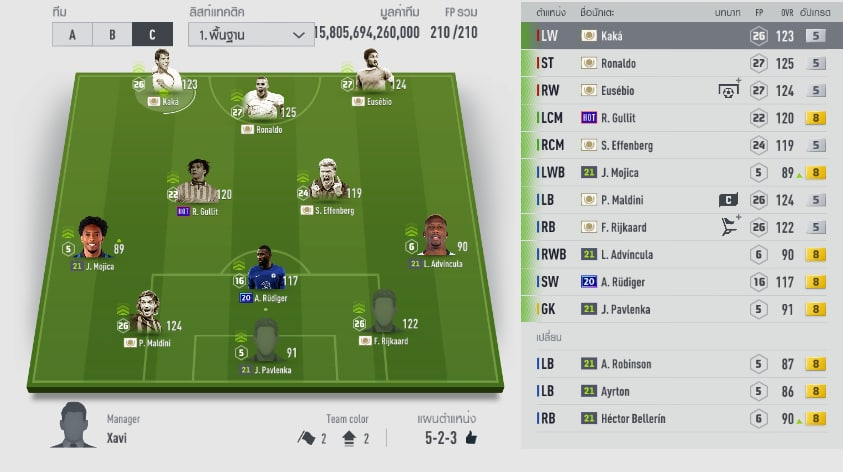Select the Eusébio row in squad list

tap(679, 90)
